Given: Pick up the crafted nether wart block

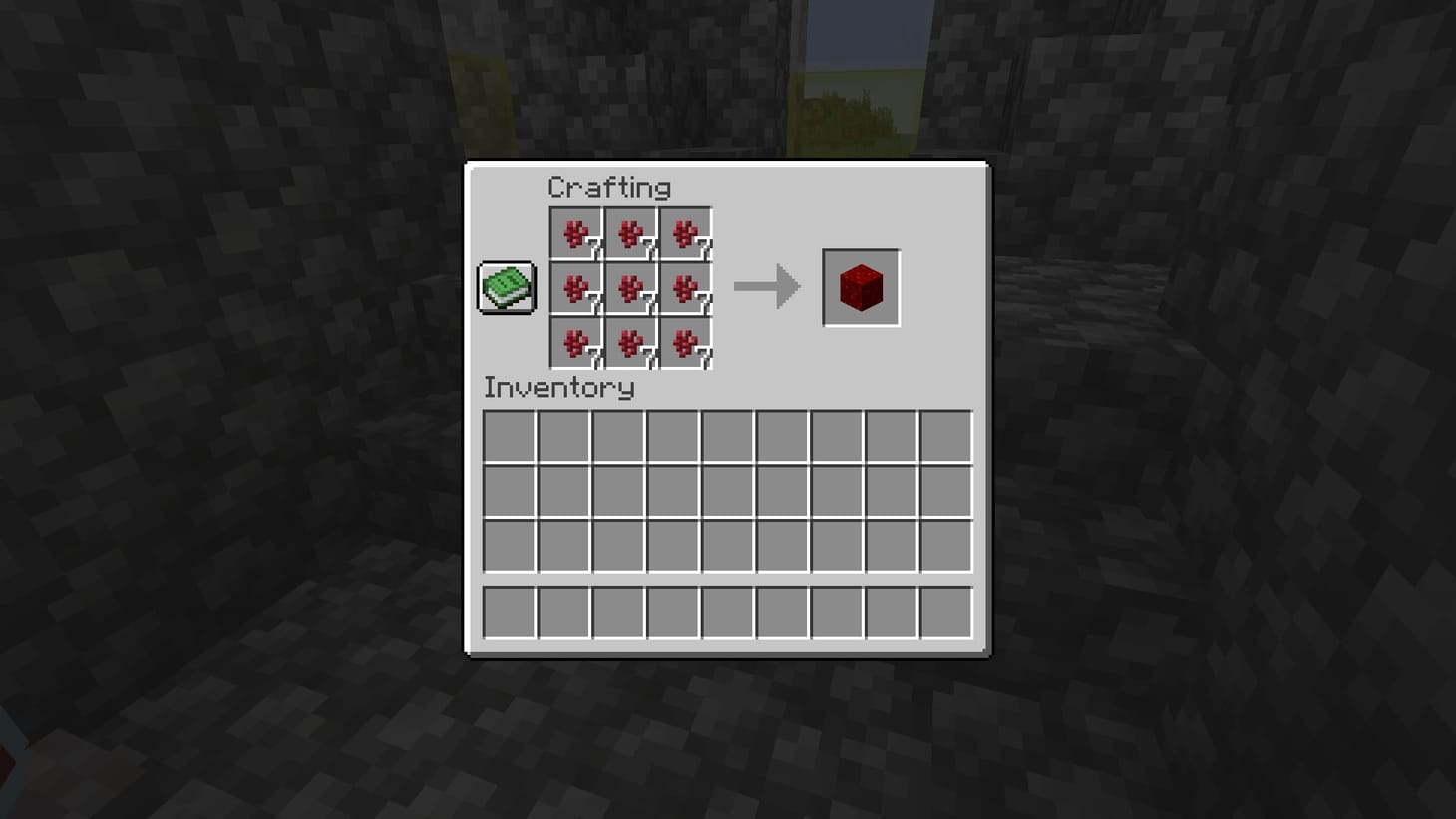Looking at the screenshot, I should click(x=861, y=288).
